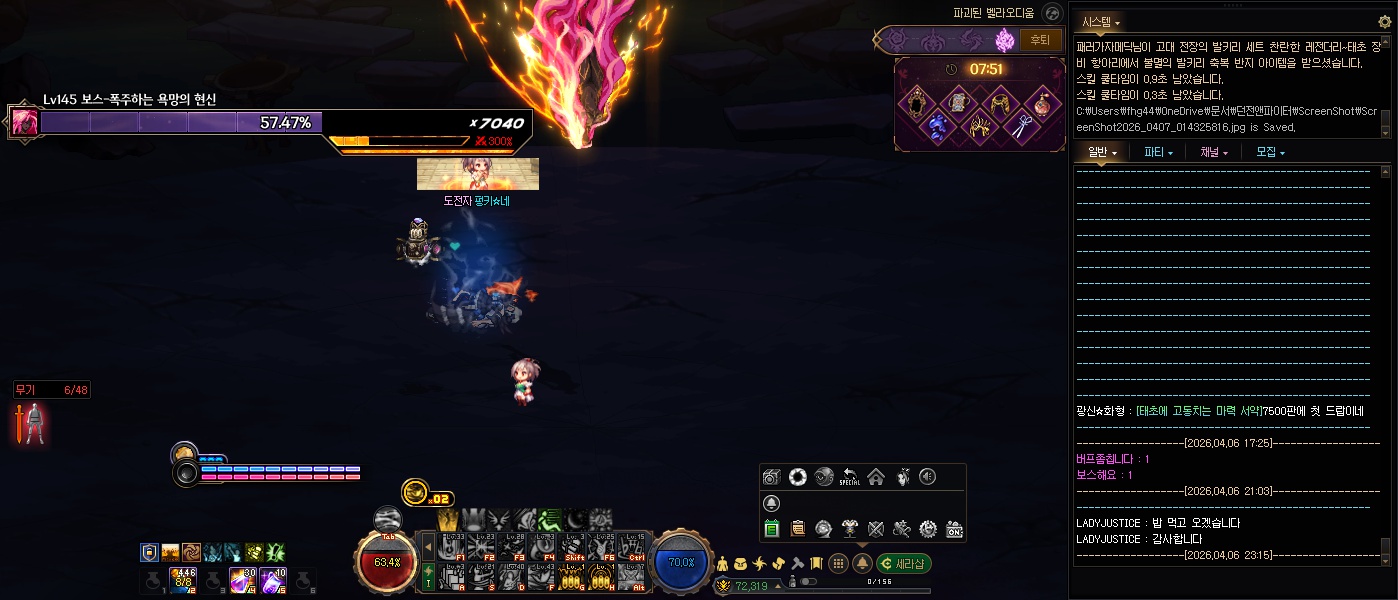Click the house icon in the menu popup
Viewport: 1398px width, 600px height.
point(876,477)
